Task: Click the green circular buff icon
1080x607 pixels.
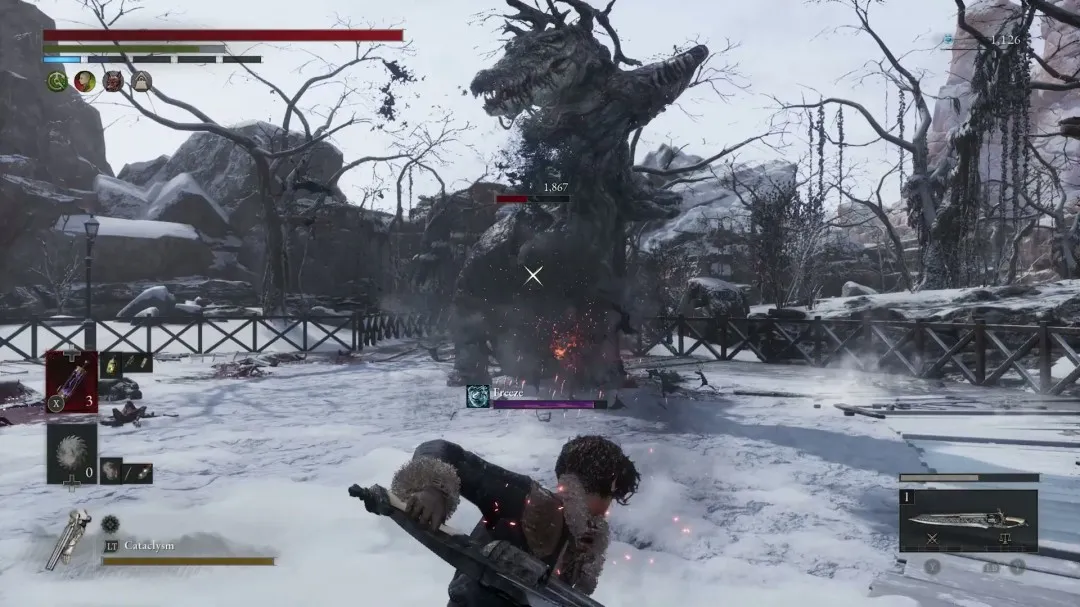Action: [57, 81]
